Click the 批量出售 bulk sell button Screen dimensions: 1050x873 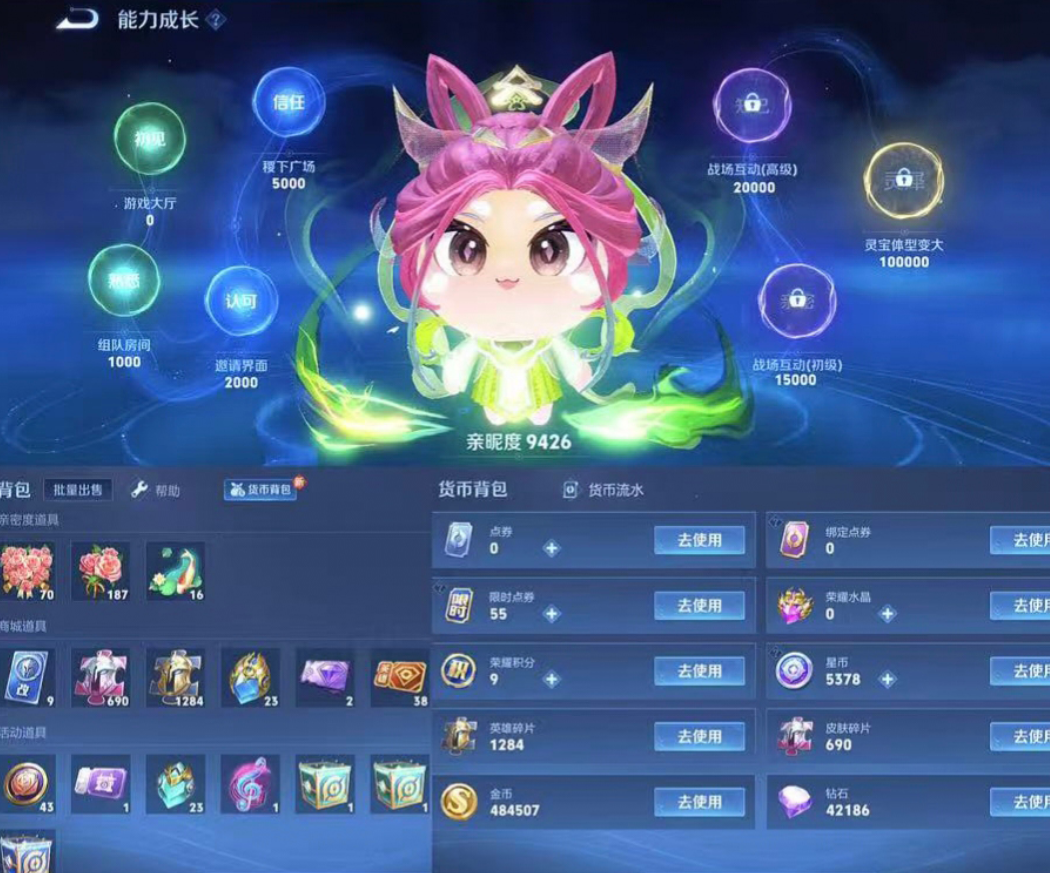pyautogui.click(x=77, y=489)
